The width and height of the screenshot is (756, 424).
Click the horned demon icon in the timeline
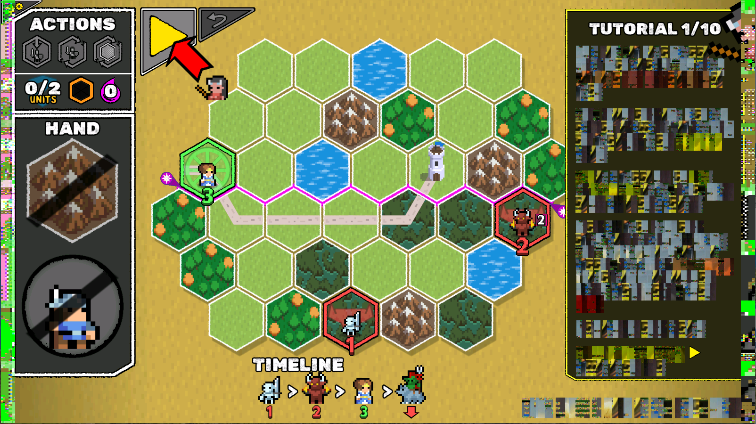[x=314, y=390]
